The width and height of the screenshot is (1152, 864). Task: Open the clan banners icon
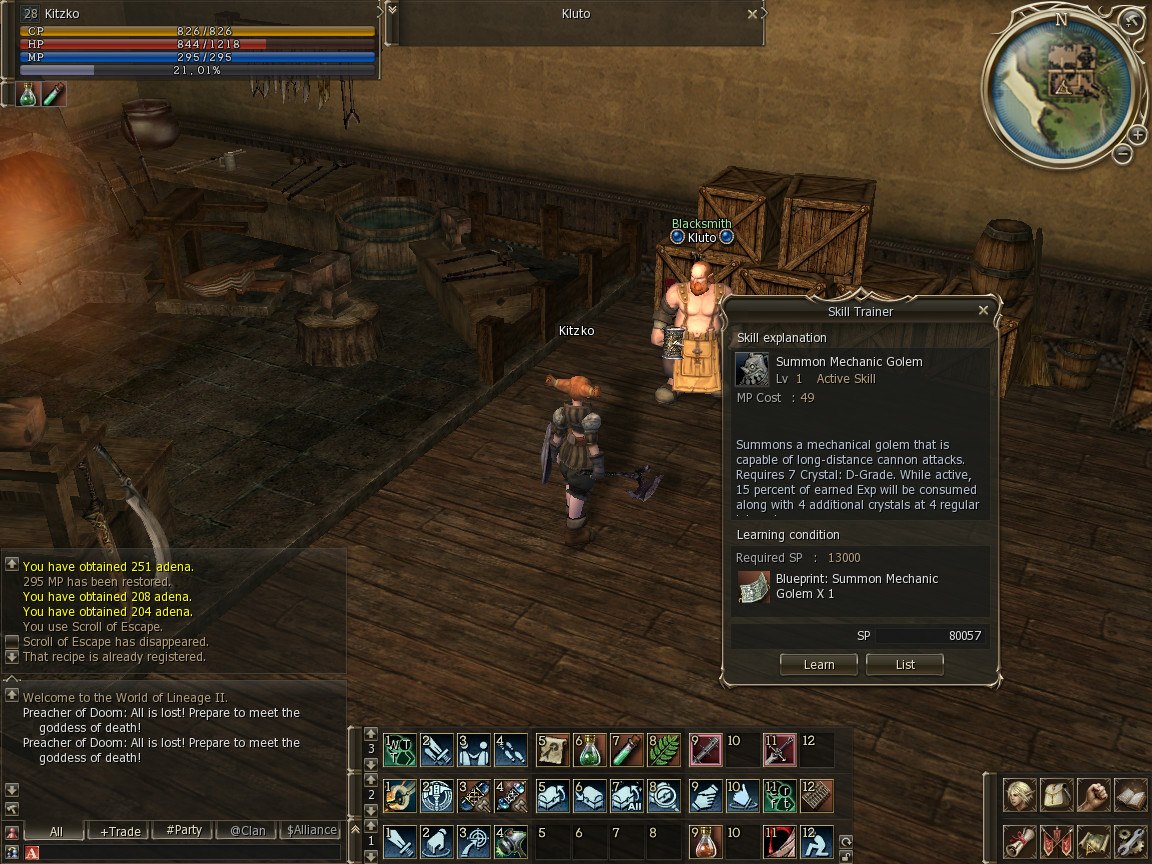tap(1057, 841)
